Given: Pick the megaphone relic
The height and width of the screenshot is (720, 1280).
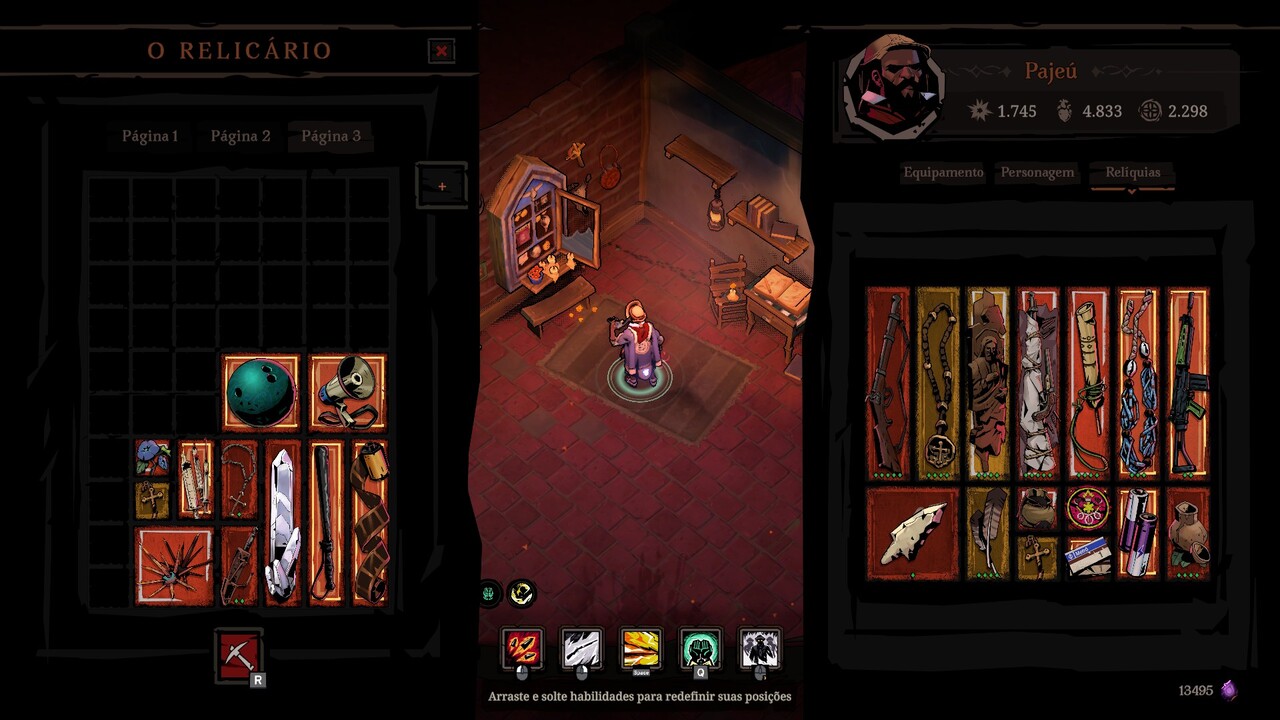Looking at the screenshot, I should click(x=348, y=393).
